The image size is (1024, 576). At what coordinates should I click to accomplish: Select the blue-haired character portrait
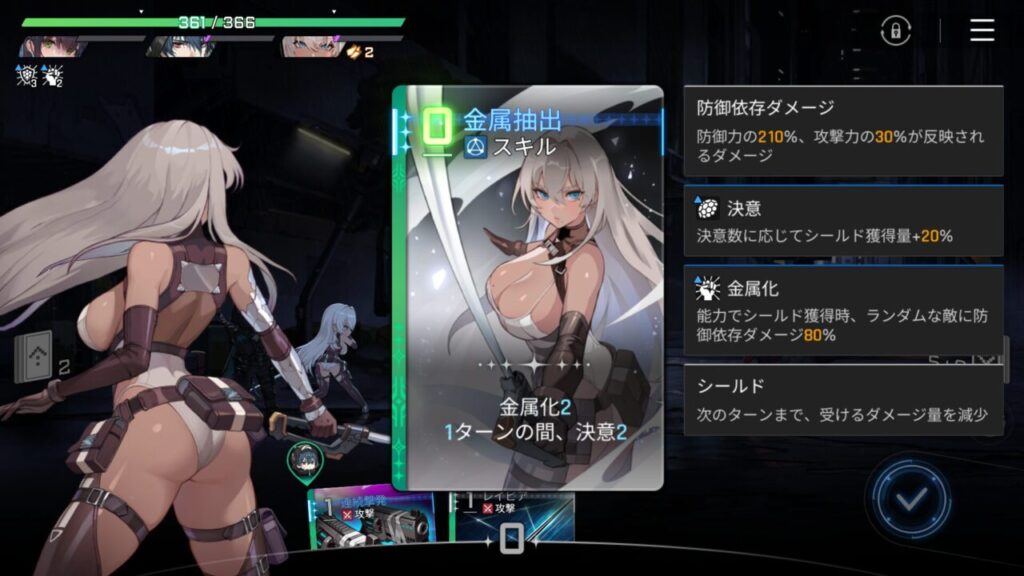click(x=180, y=47)
